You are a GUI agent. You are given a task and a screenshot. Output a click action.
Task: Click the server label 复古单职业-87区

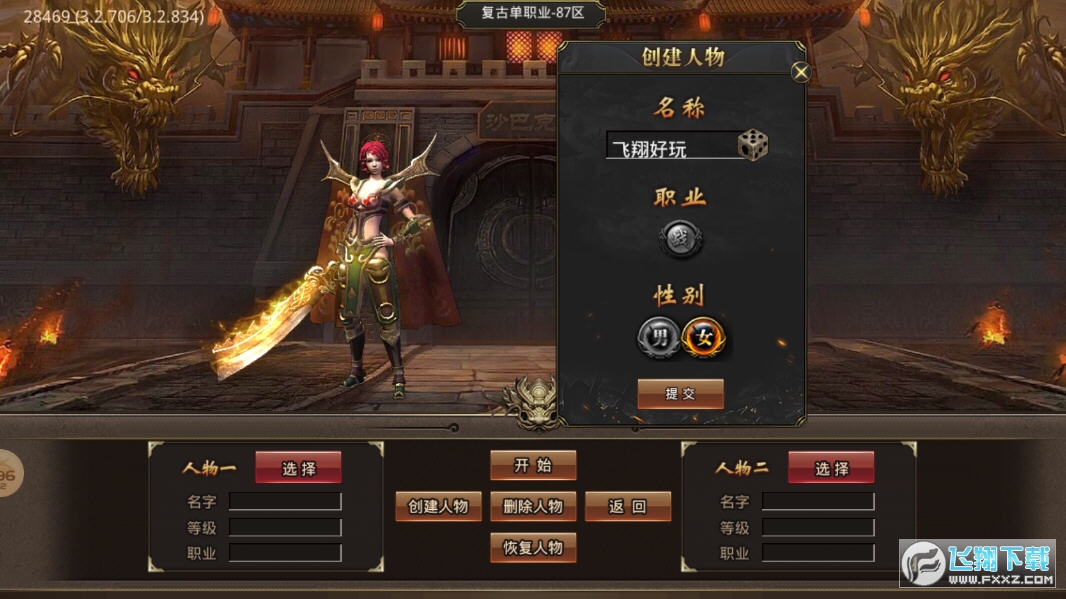[x=531, y=15]
